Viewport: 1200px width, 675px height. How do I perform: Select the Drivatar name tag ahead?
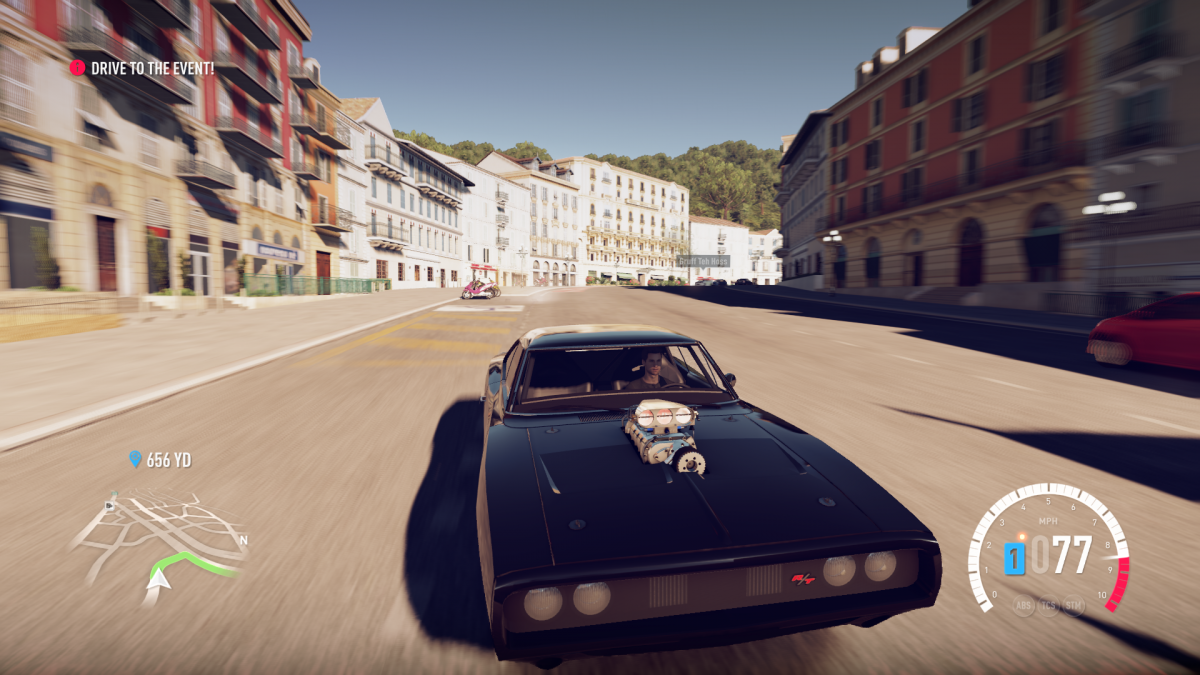703,261
